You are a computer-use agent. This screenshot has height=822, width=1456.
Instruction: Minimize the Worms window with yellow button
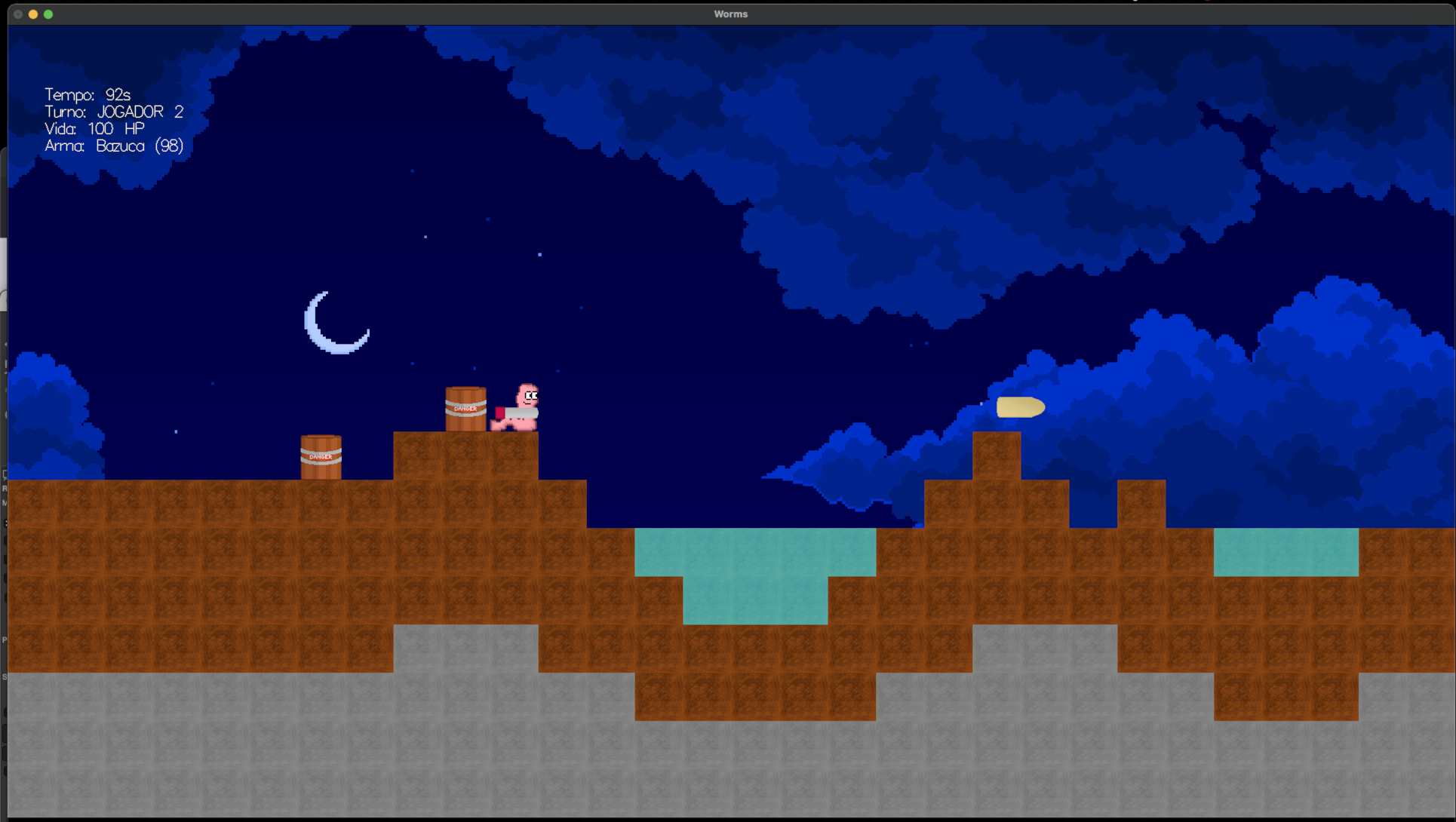[33, 14]
